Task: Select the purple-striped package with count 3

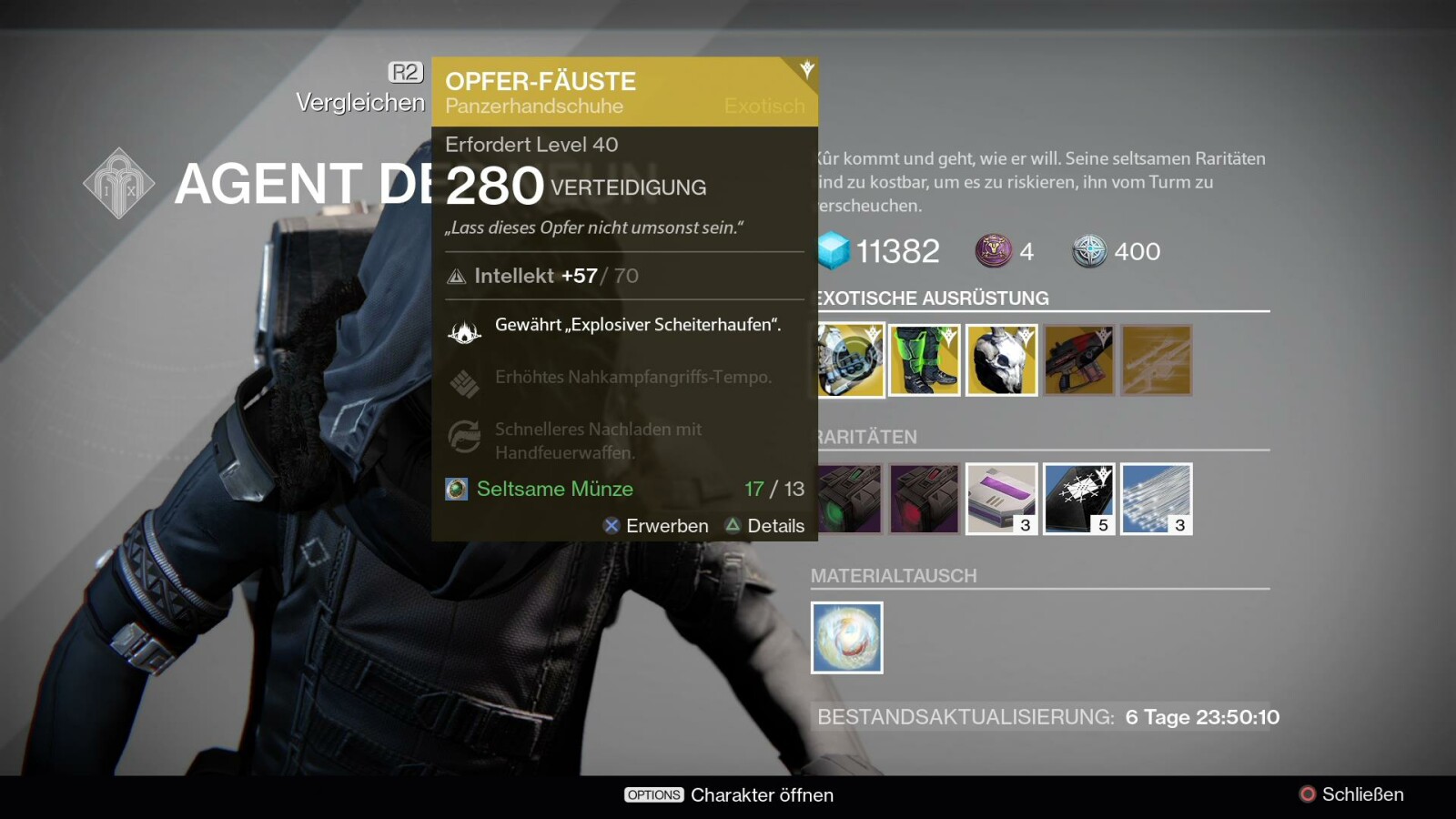Action: point(1001,499)
